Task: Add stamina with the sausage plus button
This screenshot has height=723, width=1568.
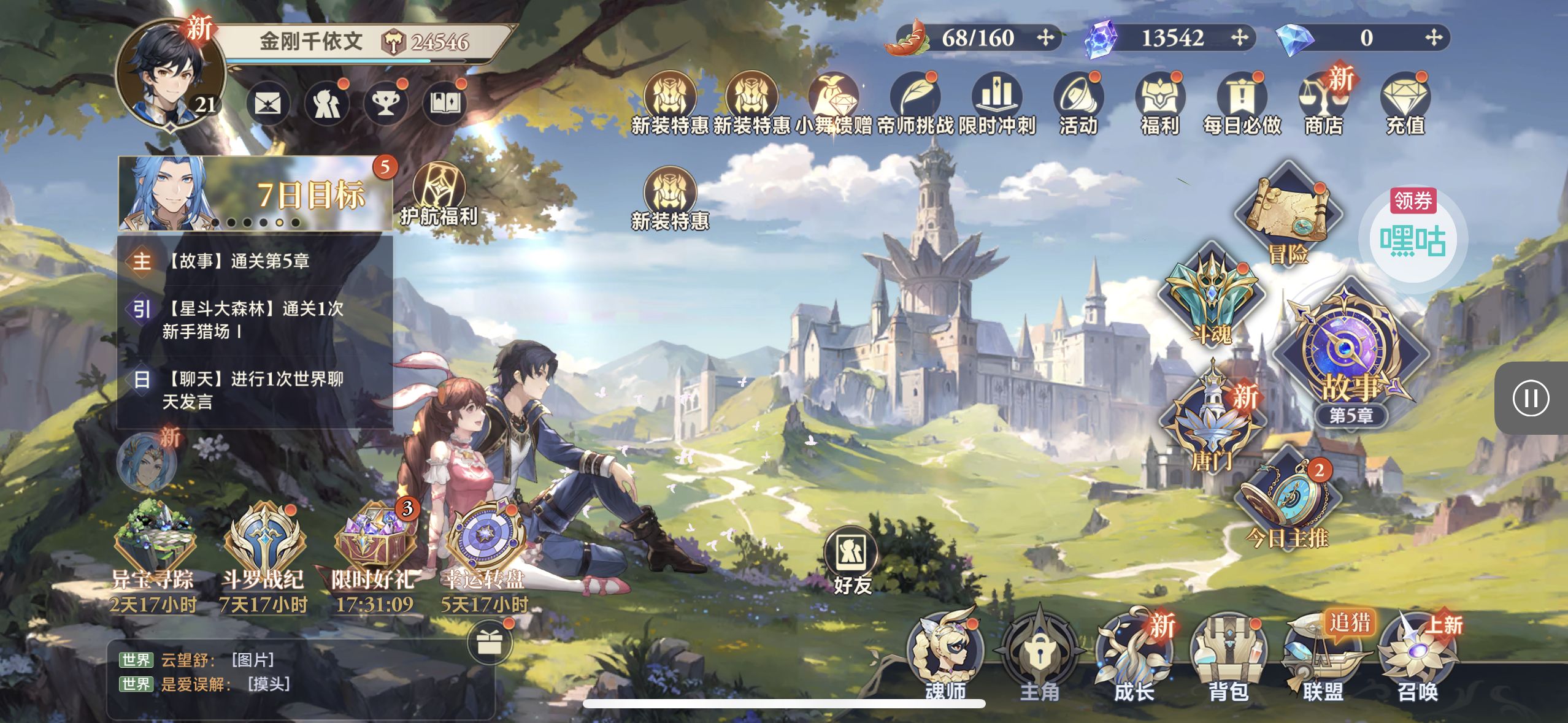Action: [x=1045, y=38]
